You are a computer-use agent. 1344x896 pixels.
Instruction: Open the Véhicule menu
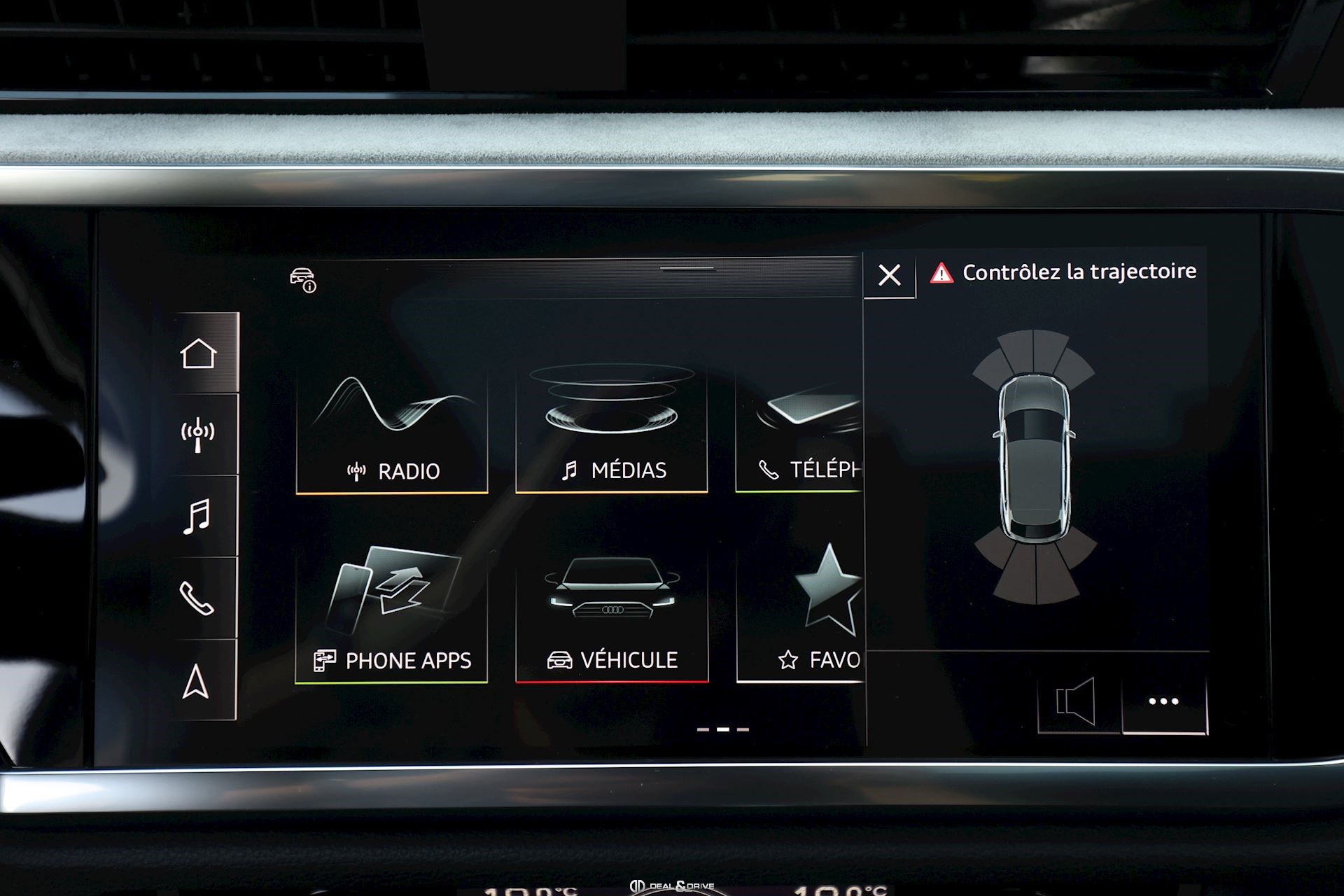(611, 614)
